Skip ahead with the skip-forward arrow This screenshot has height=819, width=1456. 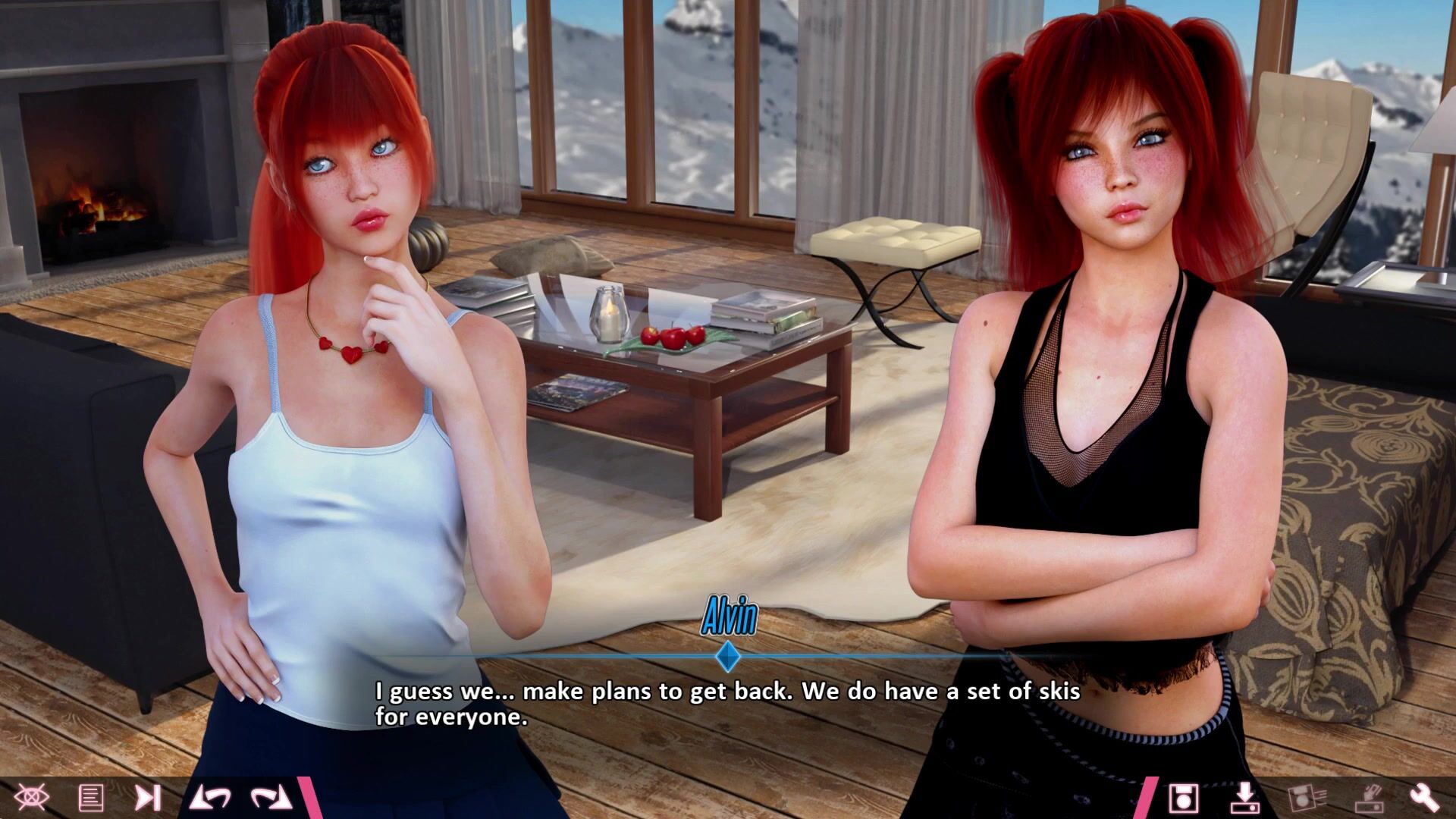tap(148, 797)
